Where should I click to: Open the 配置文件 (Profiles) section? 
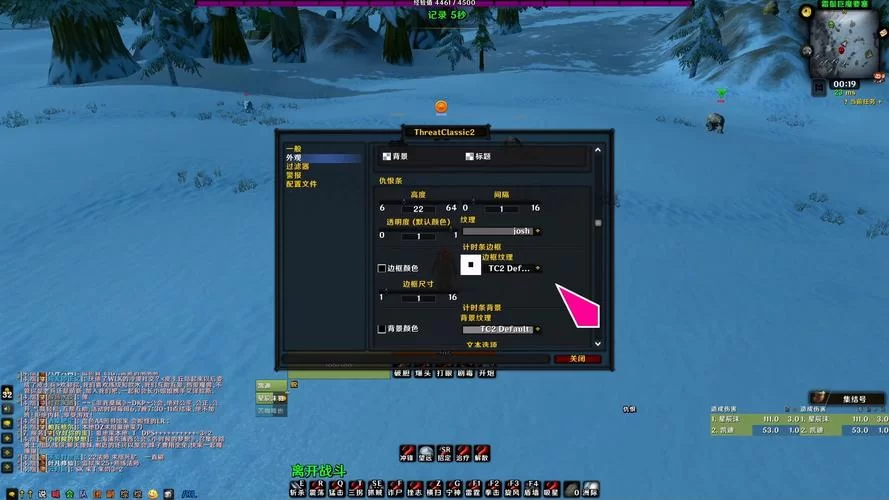click(301, 184)
